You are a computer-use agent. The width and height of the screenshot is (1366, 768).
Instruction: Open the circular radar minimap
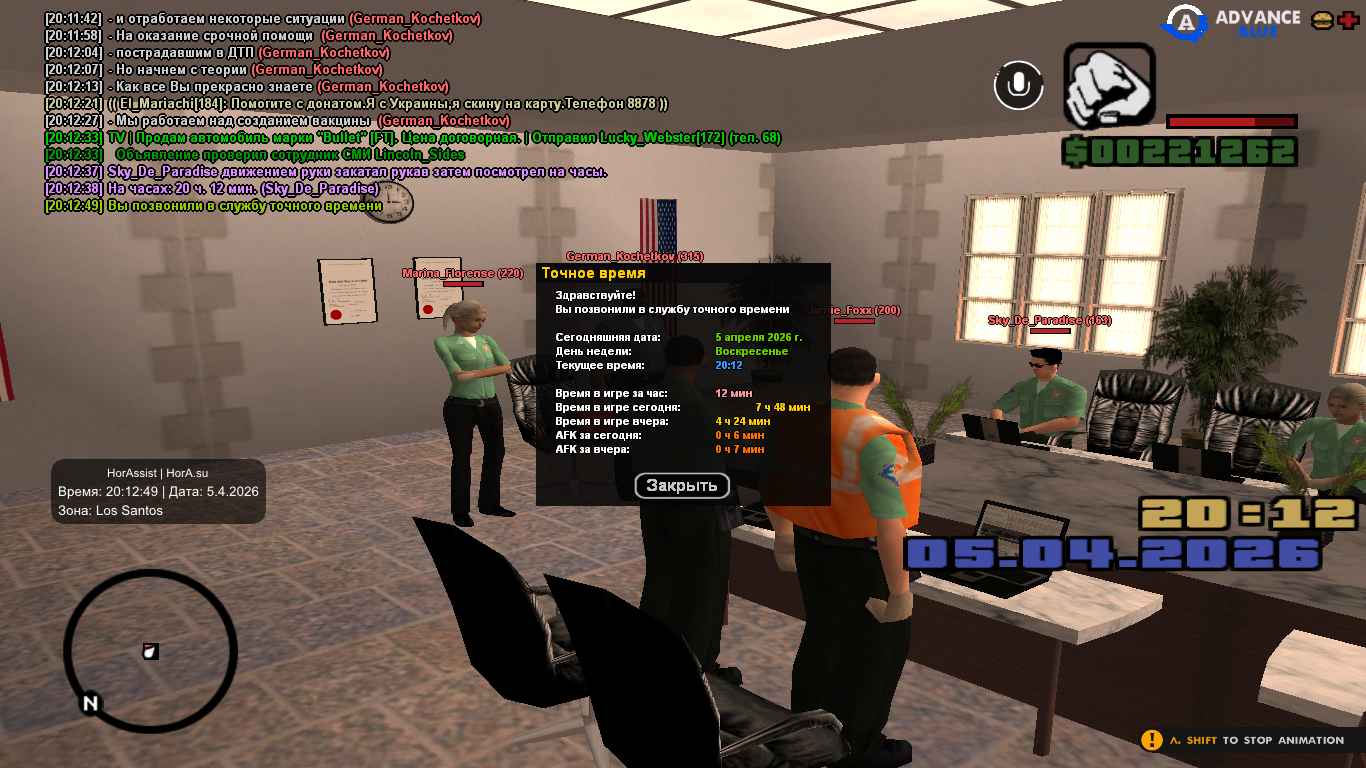tap(150, 651)
